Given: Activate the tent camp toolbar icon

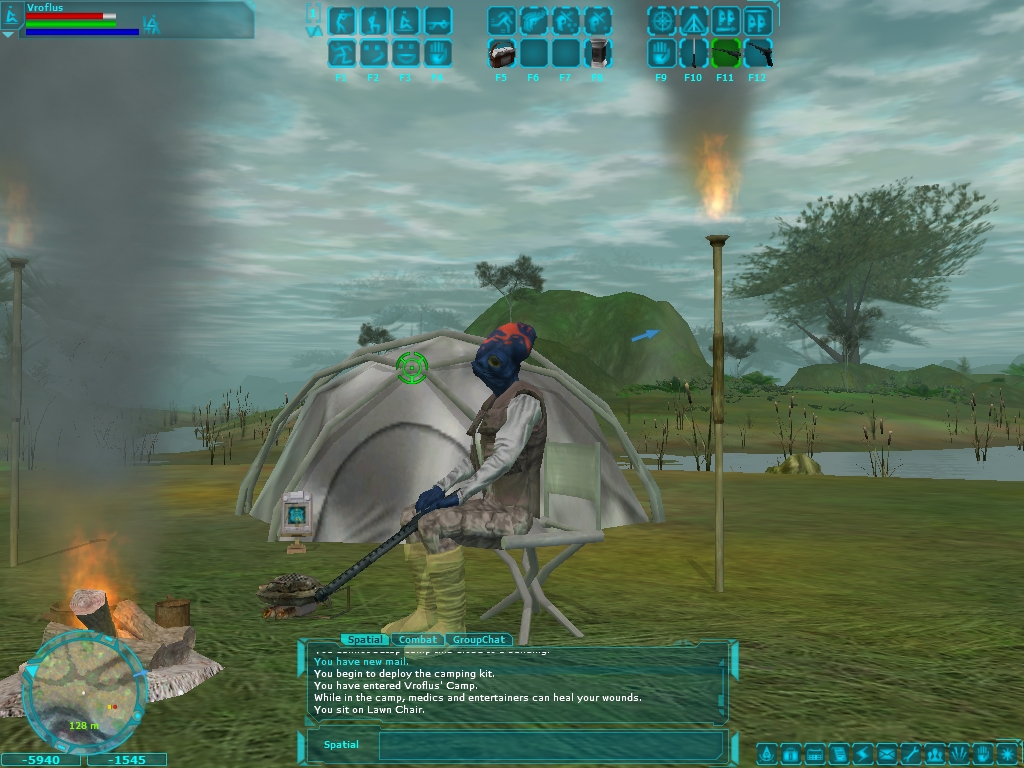Looking at the screenshot, I should point(693,20).
